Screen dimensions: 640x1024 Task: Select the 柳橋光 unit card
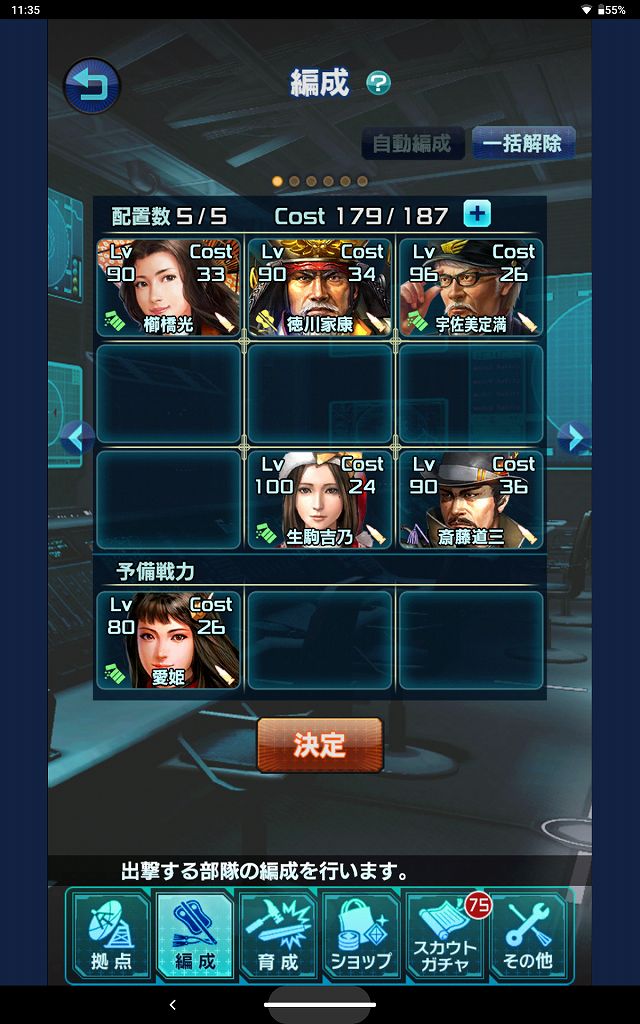168,287
